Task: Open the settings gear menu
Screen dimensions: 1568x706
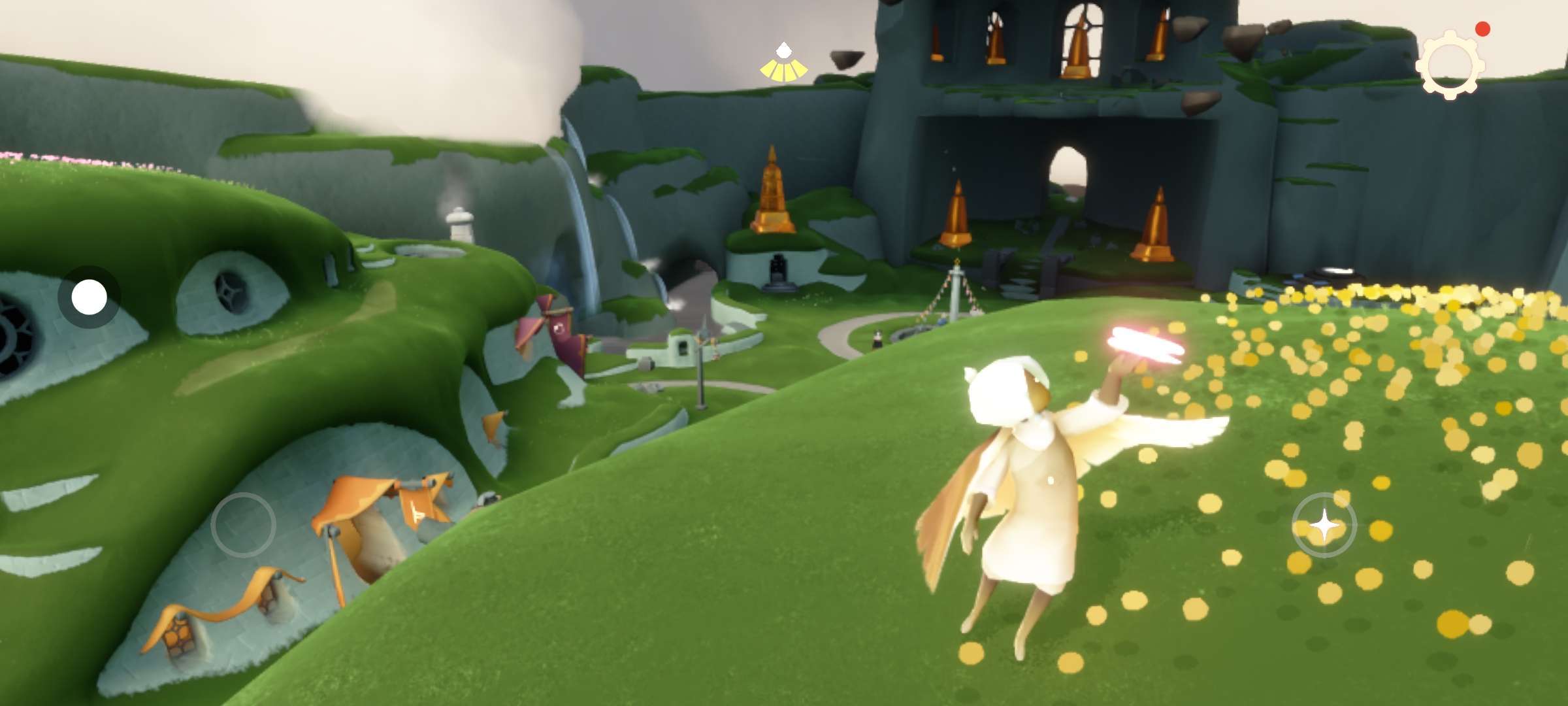Action: tap(1449, 66)
